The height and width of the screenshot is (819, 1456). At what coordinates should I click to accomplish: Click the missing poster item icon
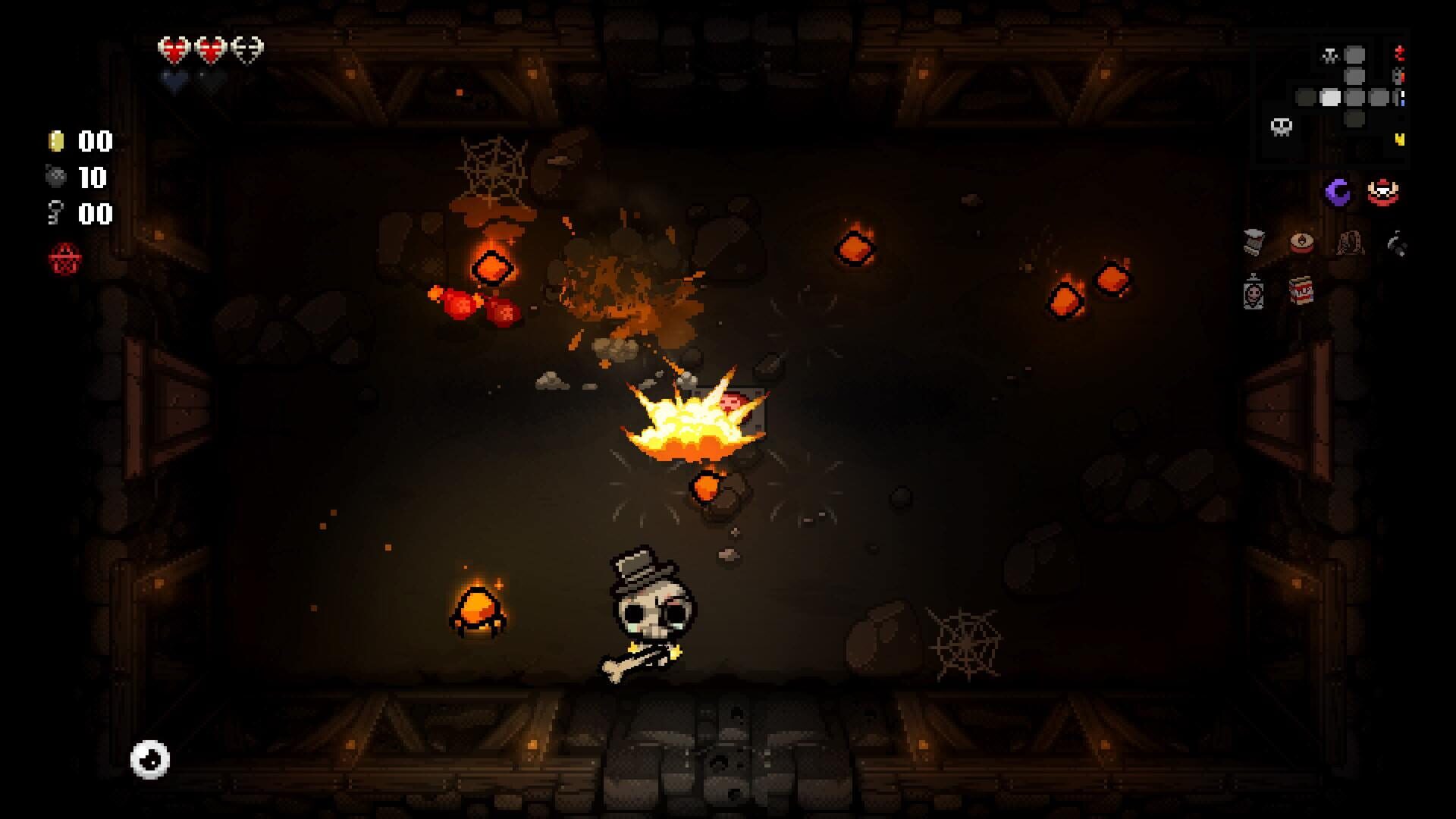pyautogui.click(x=1254, y=293)
